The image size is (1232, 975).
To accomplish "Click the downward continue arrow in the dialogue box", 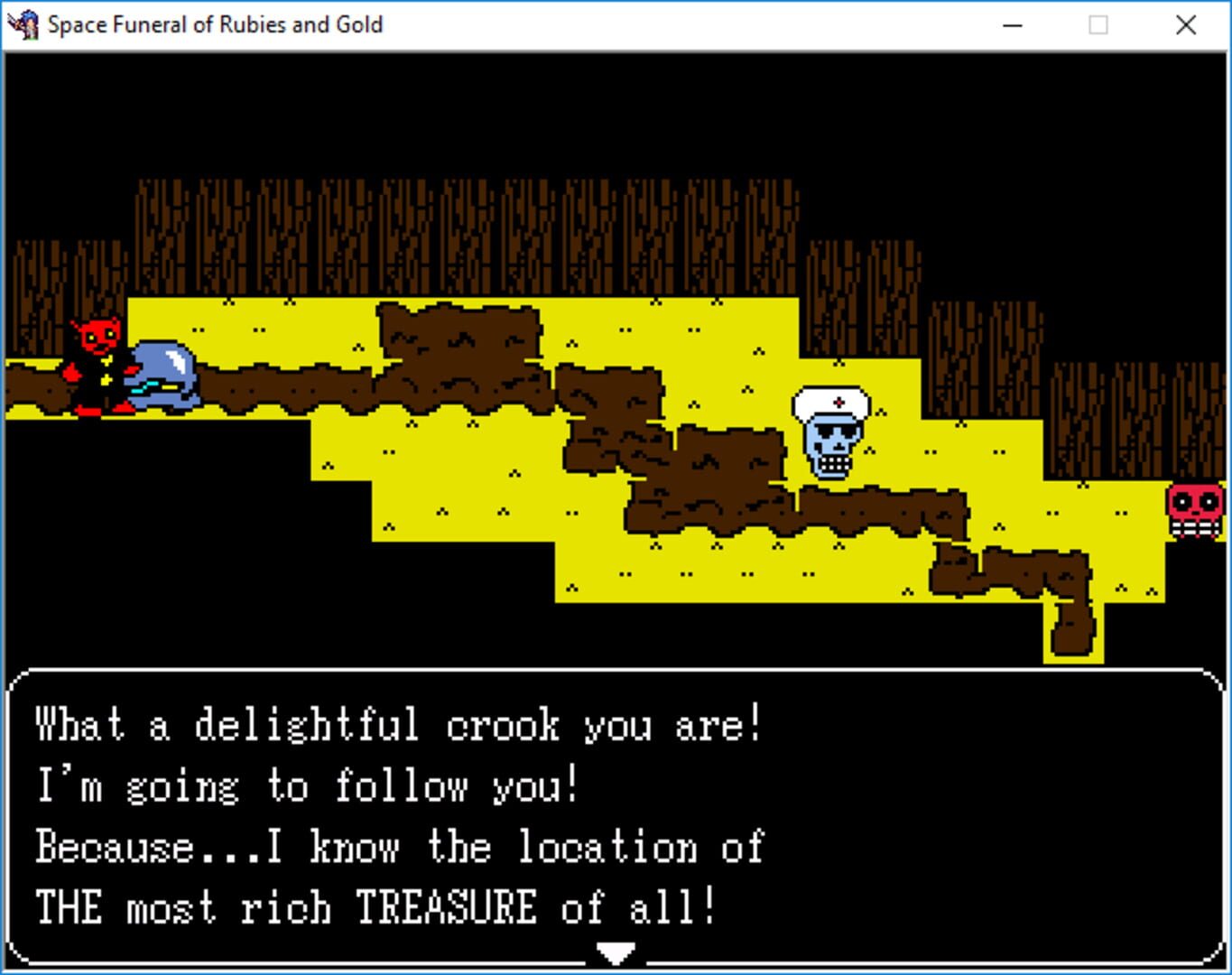I will tap(615, 952).
